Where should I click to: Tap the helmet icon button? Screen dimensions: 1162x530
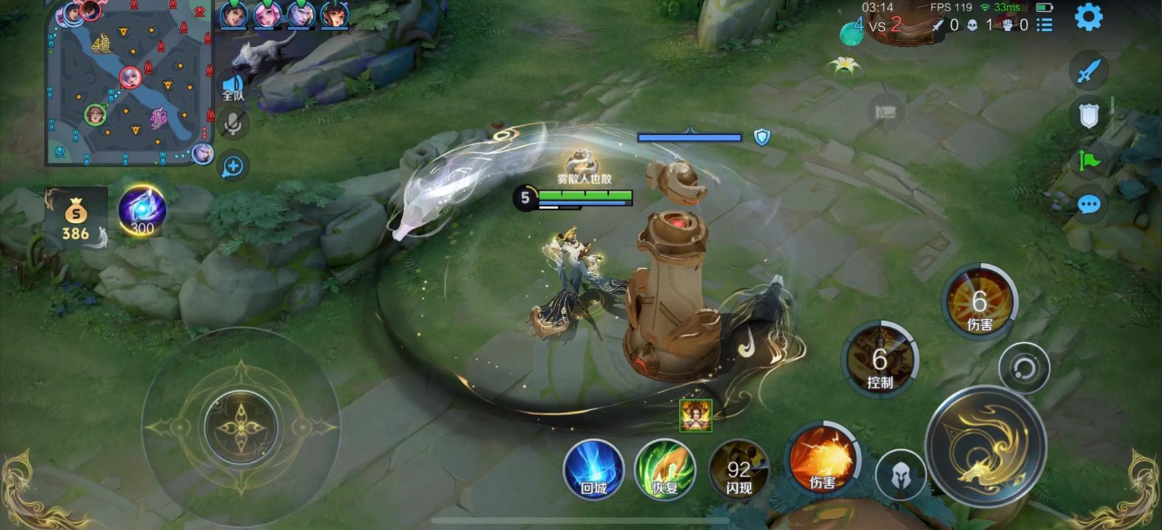tap(900, 474)
